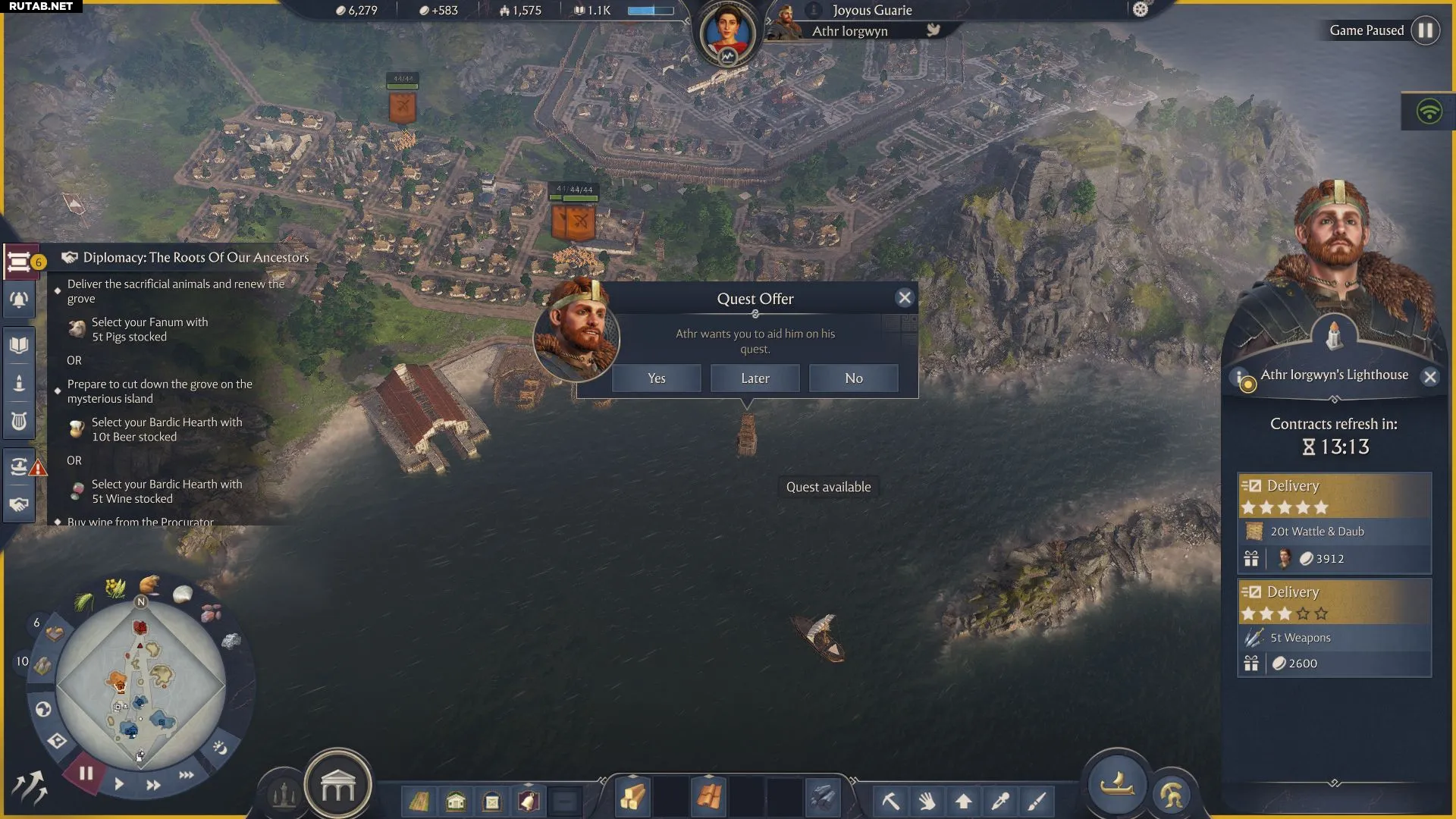Viewport: 1456px width, 819px height.
Task: Choose Later on the Quest Offer
Action: (x=755, y=378)
